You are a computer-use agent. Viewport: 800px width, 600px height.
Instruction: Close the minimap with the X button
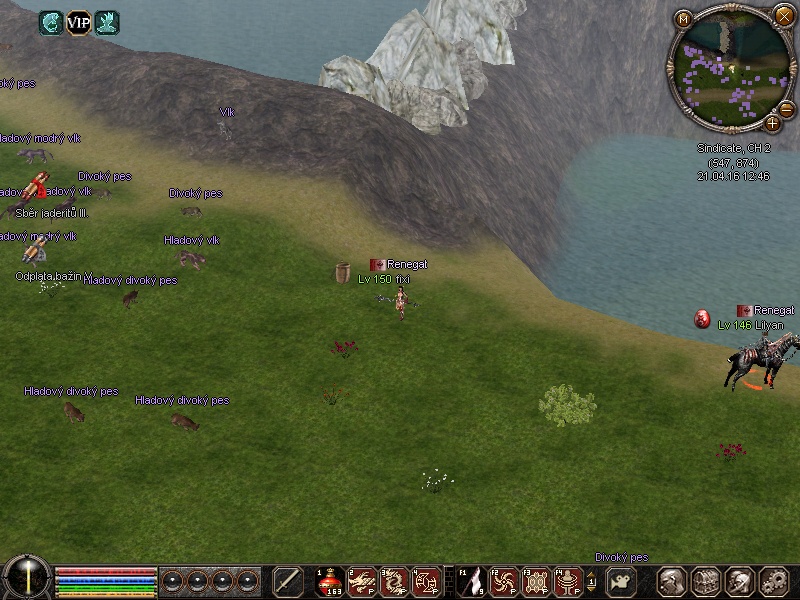pyautogui.click(x=784, y=15)
